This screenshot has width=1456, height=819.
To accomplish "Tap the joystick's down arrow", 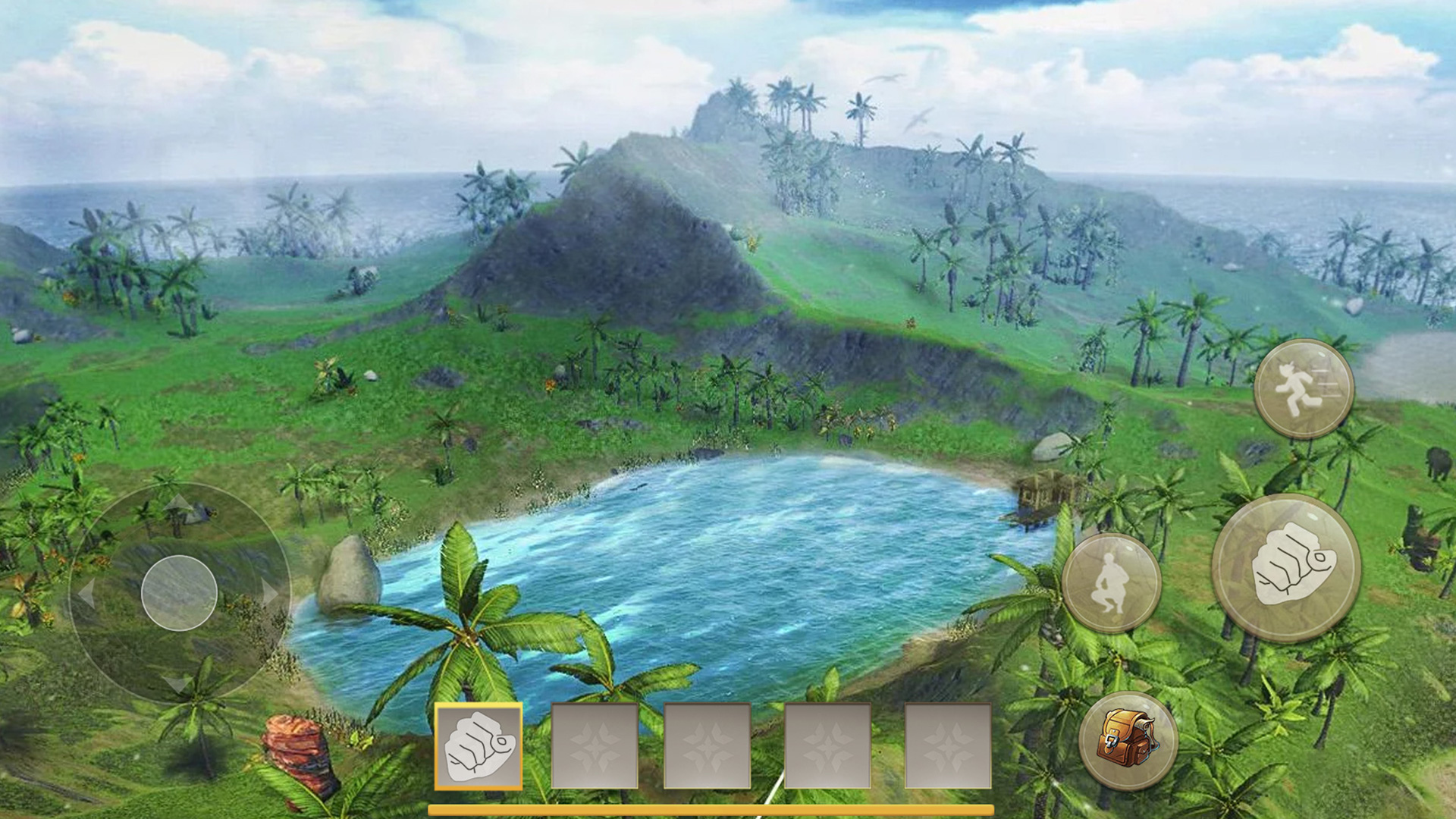I will (178, 683).
